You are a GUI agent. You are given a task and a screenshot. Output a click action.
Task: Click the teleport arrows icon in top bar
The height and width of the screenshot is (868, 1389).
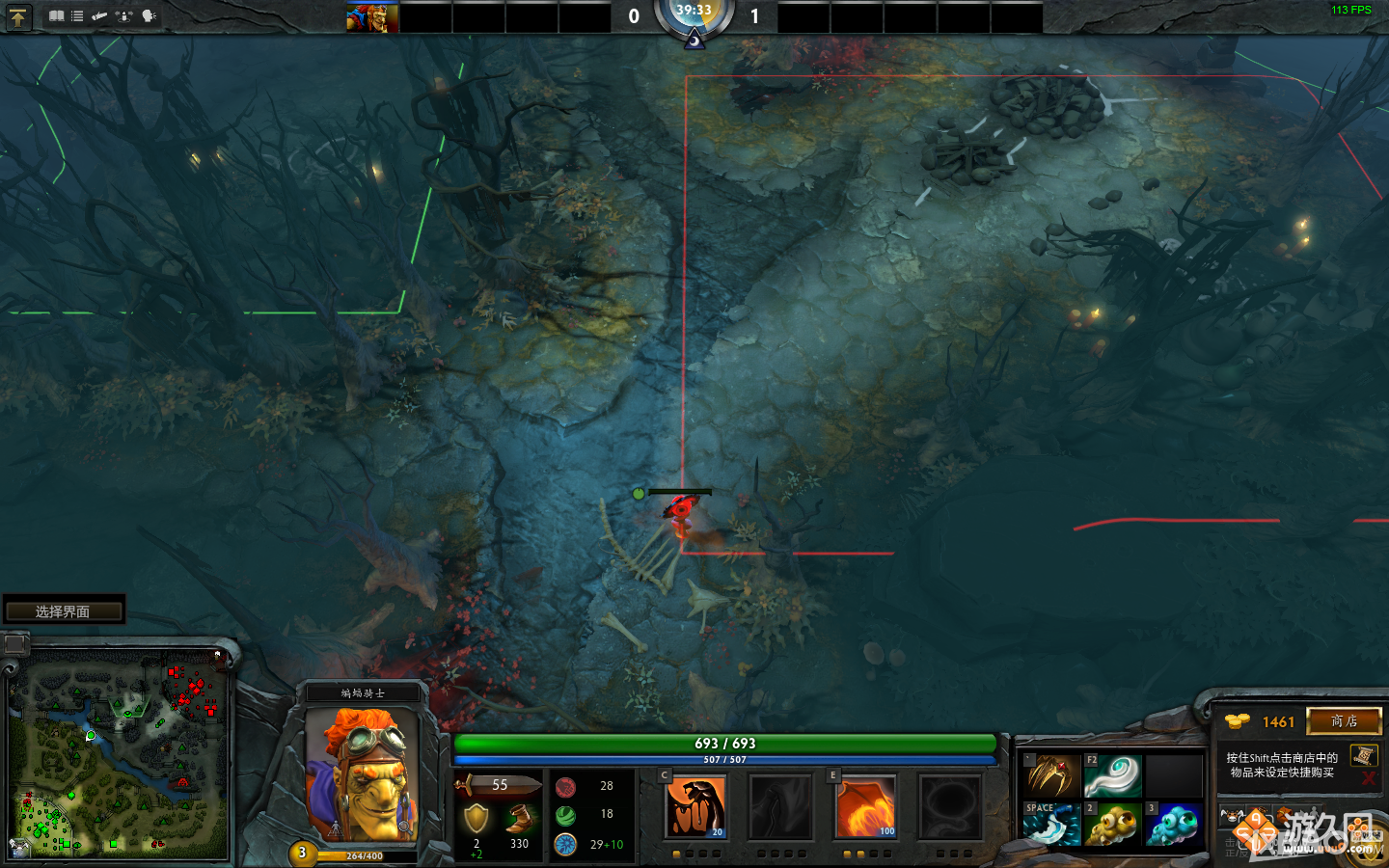[124, 16]
